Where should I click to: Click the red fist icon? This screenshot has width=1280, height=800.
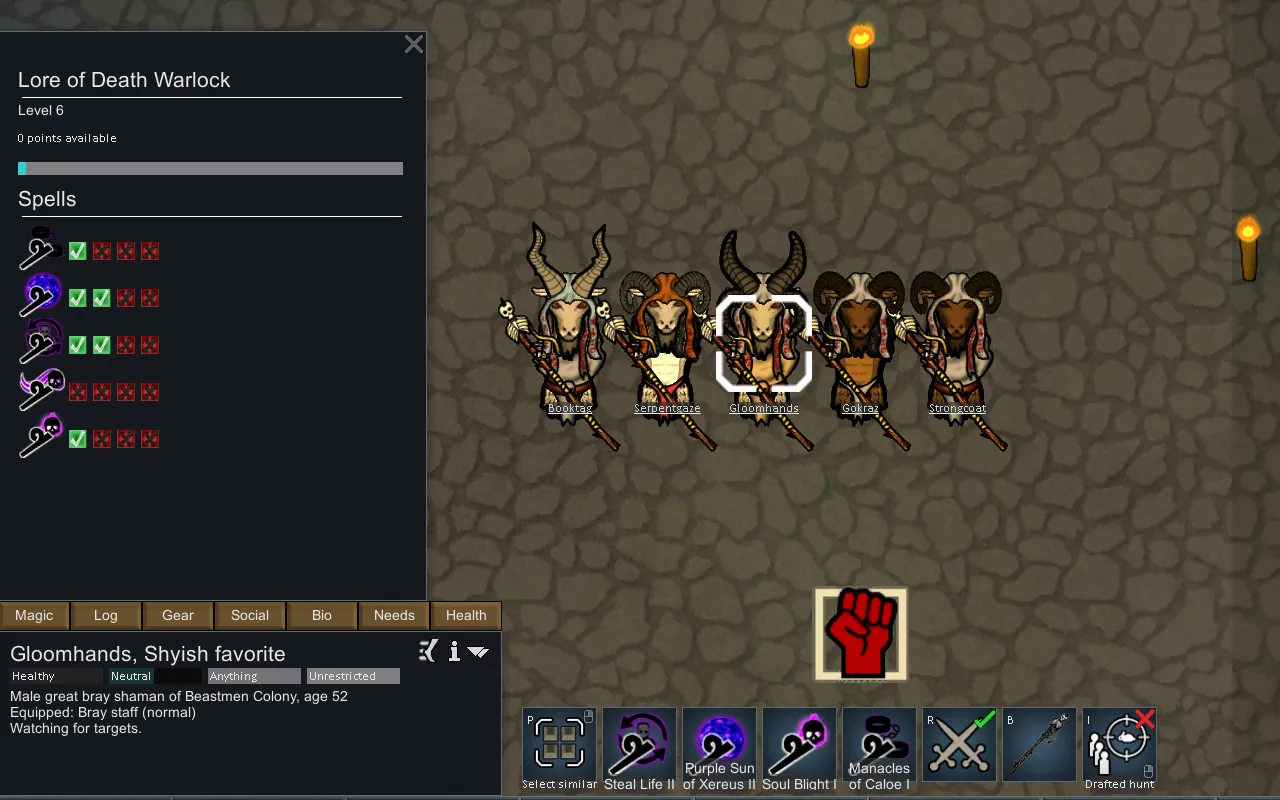861,634
